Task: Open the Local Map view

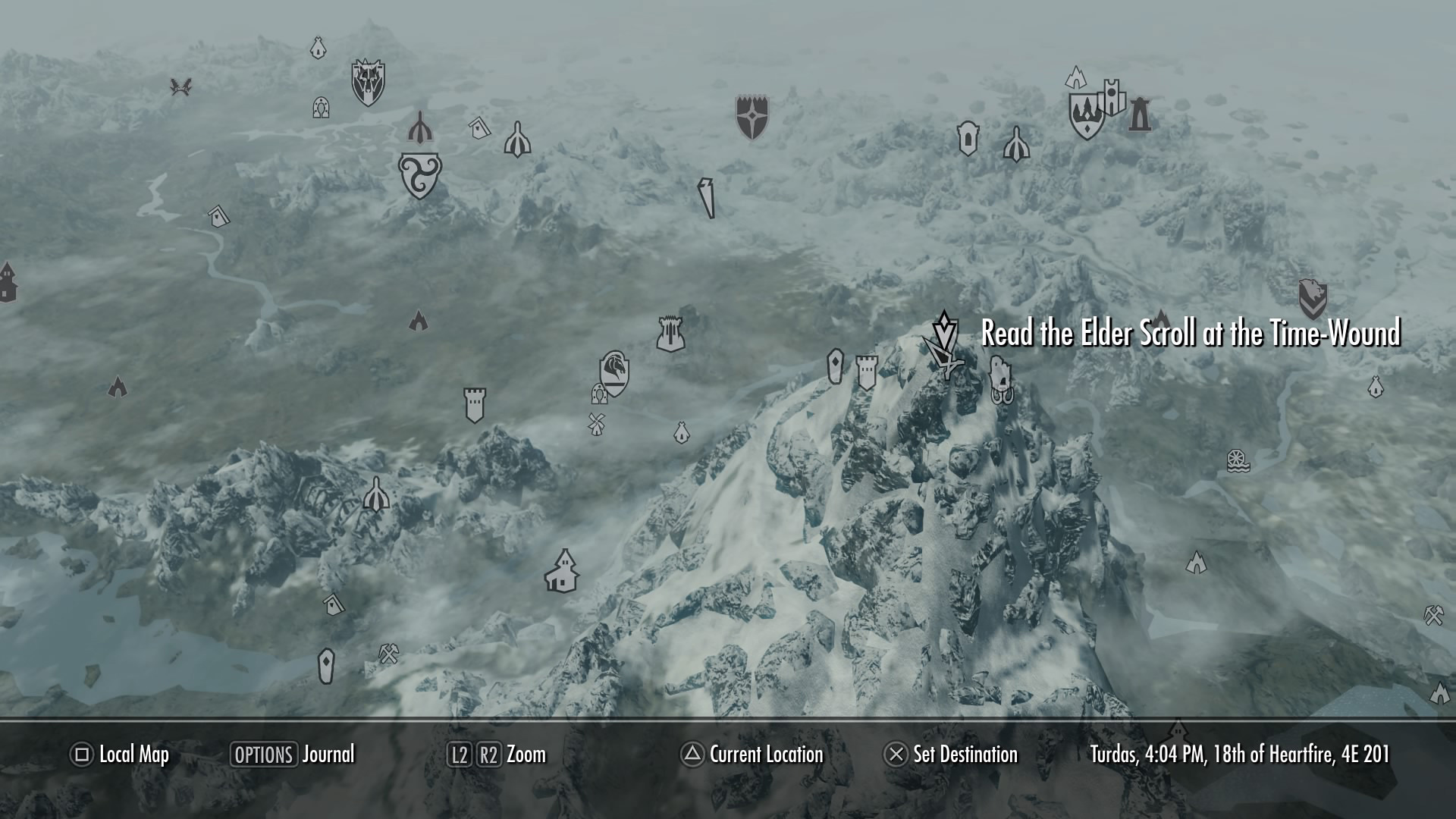Action: 120,755
